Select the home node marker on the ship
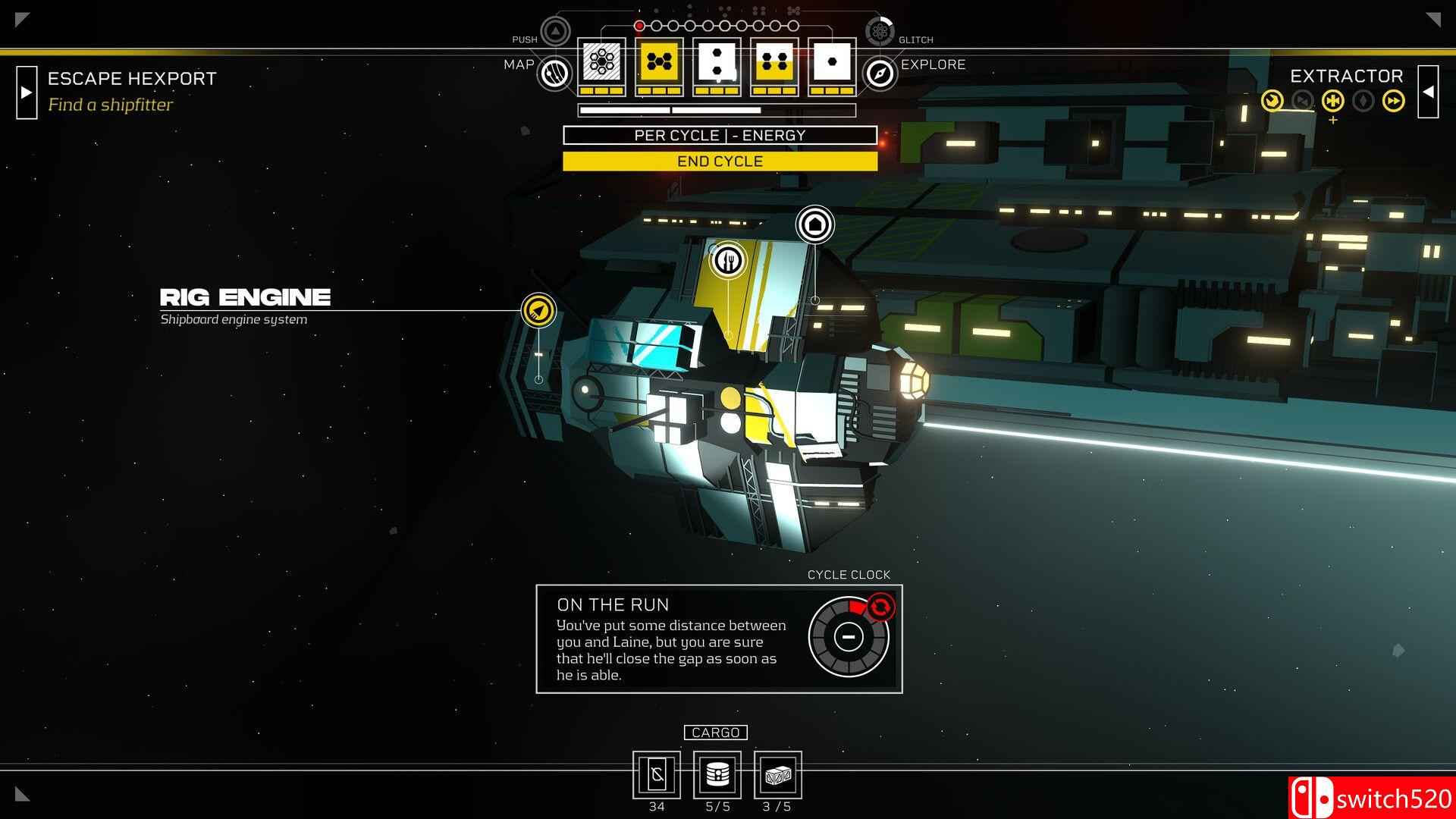Screen dimensions: 1456x819 [815, 224]
